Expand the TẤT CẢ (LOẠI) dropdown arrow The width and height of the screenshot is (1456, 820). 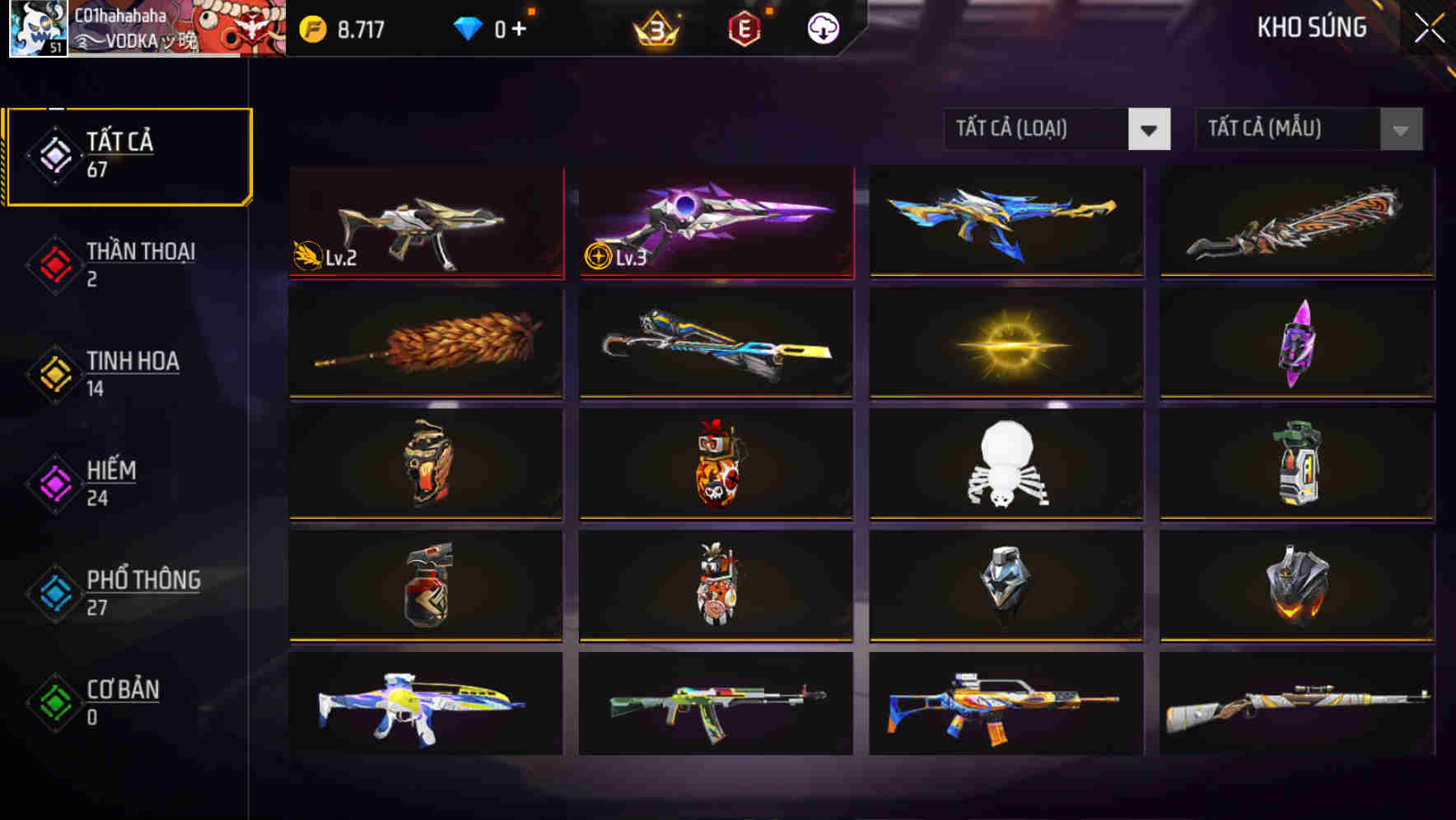(x=1150, y=129)
